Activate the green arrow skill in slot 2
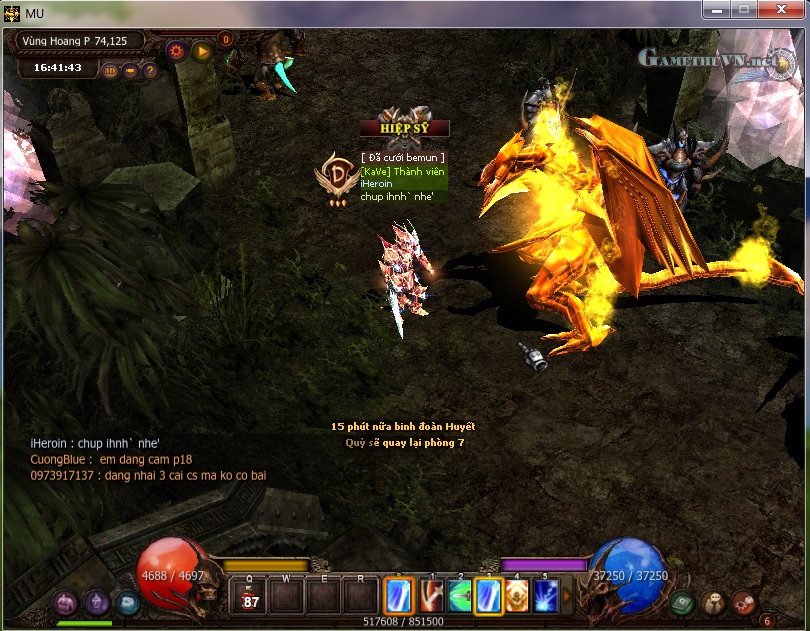This screenshot has width=810, height=631. pos(460,596)
